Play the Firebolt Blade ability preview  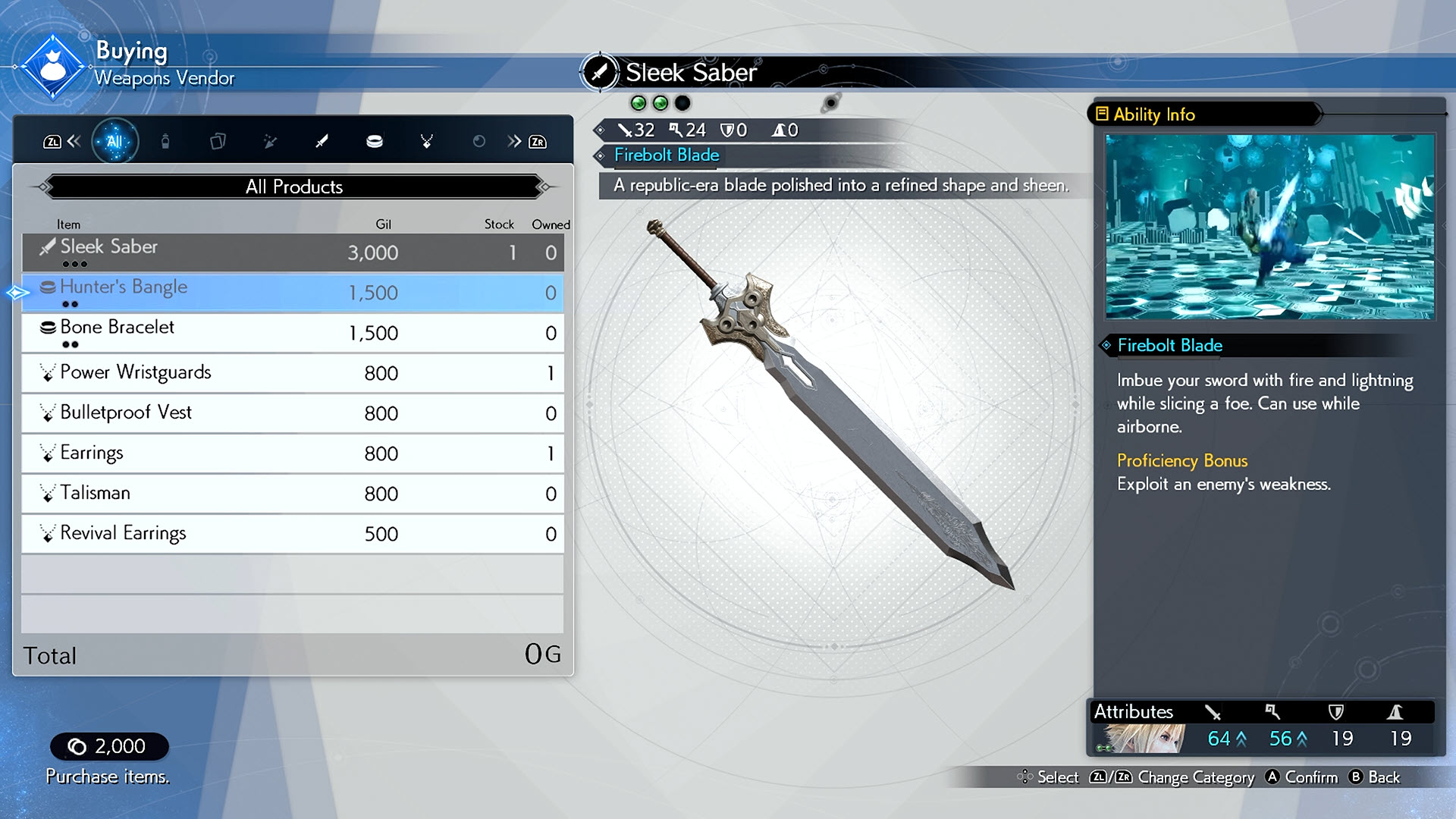click(1269, 227)
